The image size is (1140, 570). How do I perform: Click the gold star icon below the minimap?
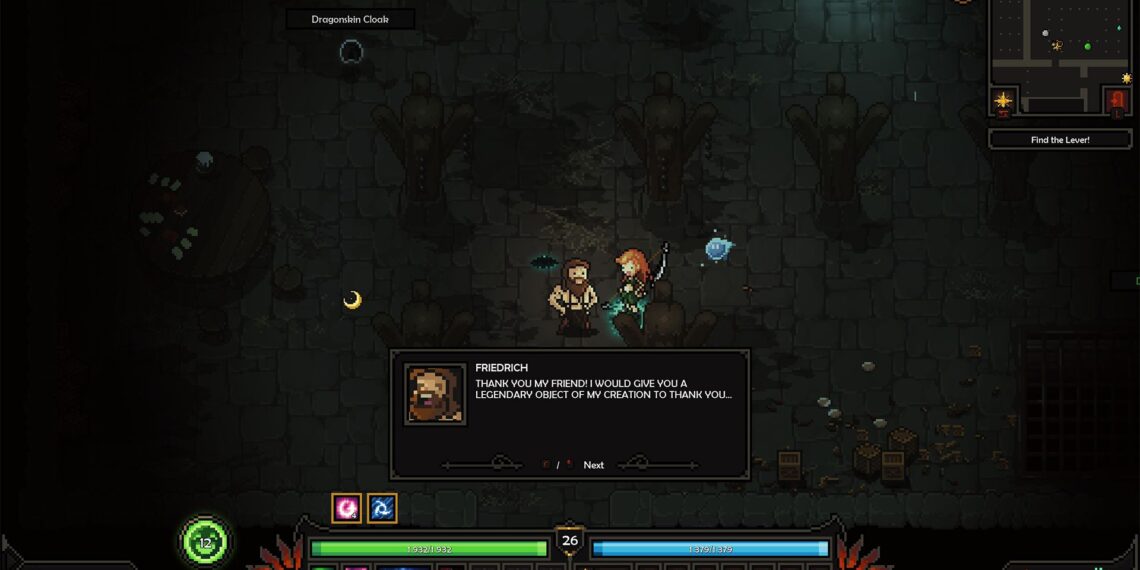1004,100
